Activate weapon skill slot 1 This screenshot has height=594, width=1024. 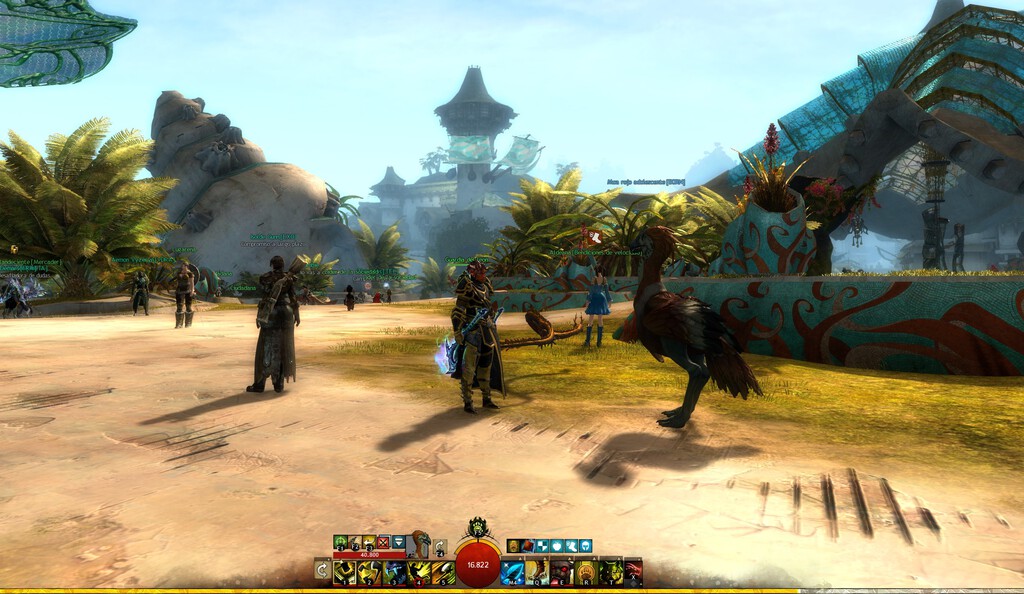tap(346, 572)
